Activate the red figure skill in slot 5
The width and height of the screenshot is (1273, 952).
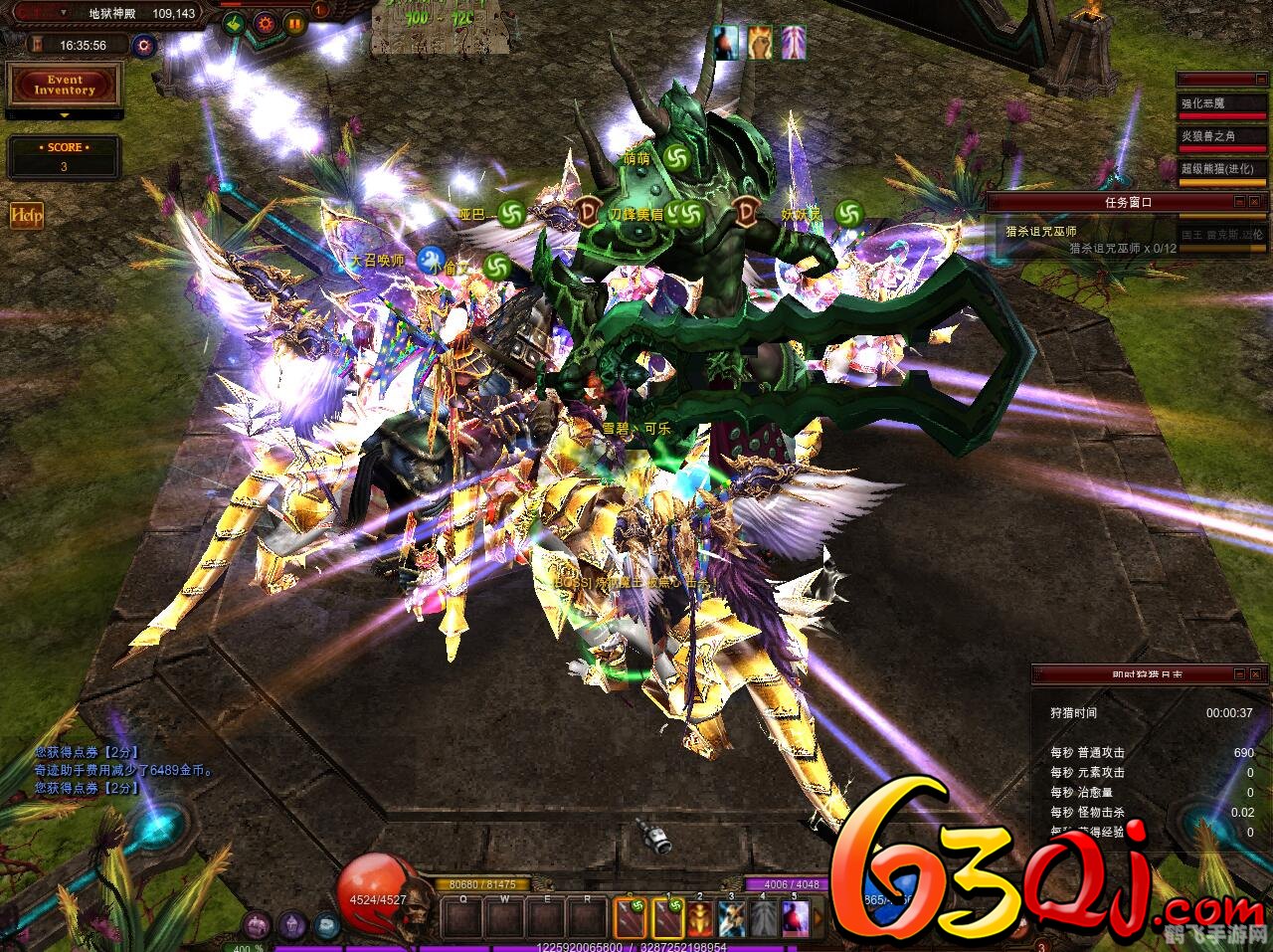(795, 918)
